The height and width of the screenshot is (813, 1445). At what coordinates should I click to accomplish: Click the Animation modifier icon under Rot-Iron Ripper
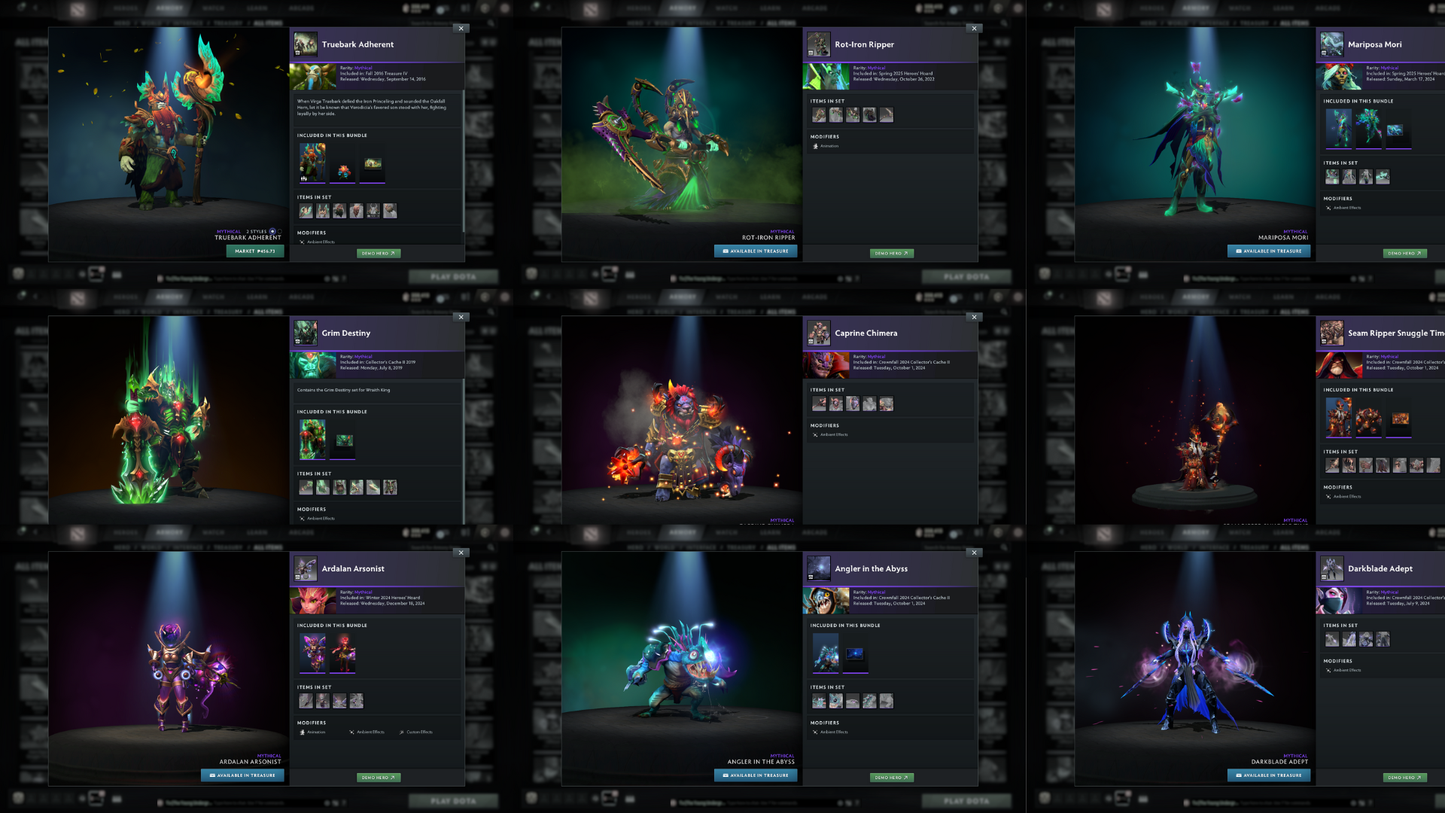[815, 146]
